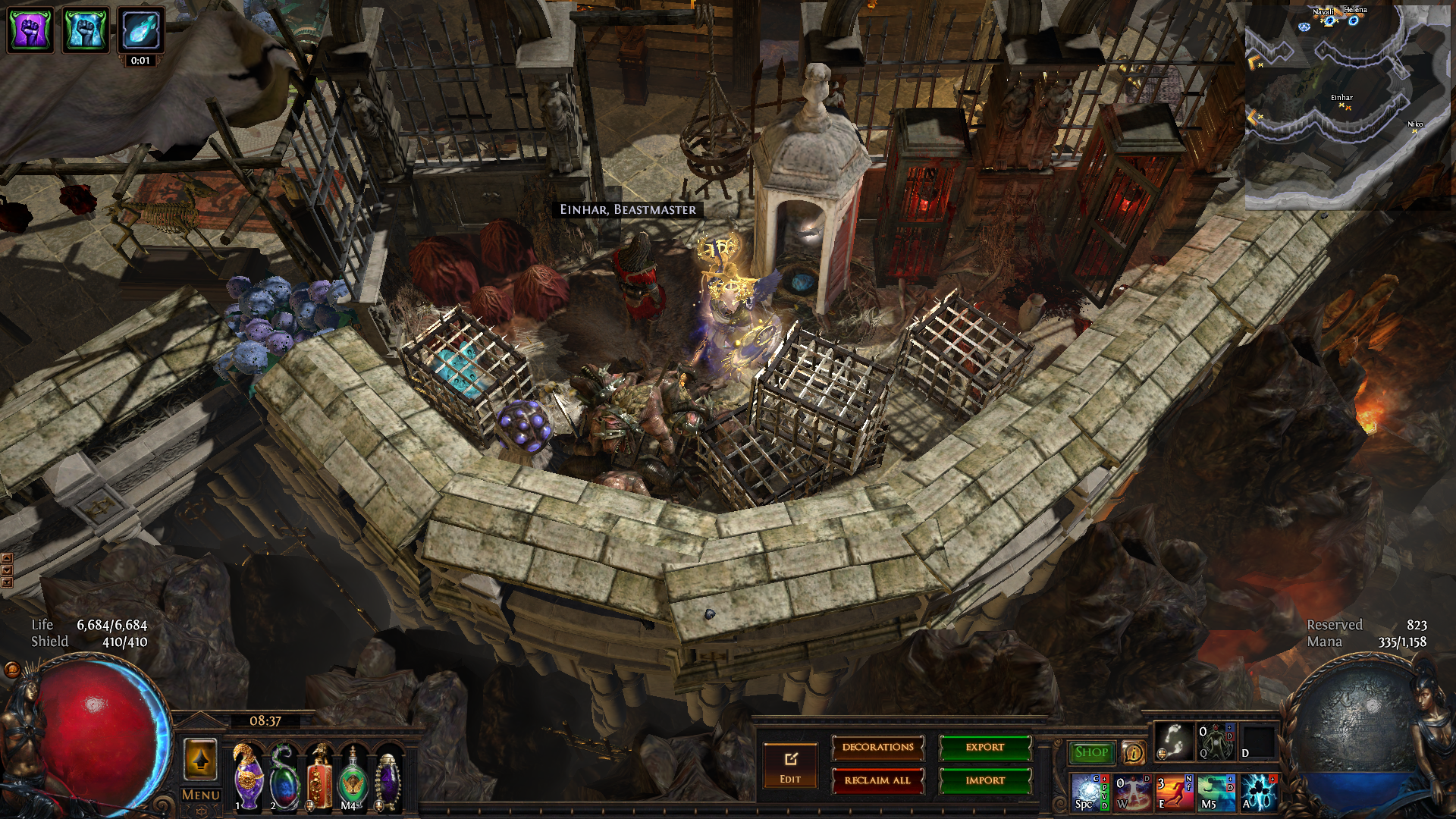Viewport: 1456px width, 819px height.
Task: Open the Shop
Action: tap(1091, 752)
